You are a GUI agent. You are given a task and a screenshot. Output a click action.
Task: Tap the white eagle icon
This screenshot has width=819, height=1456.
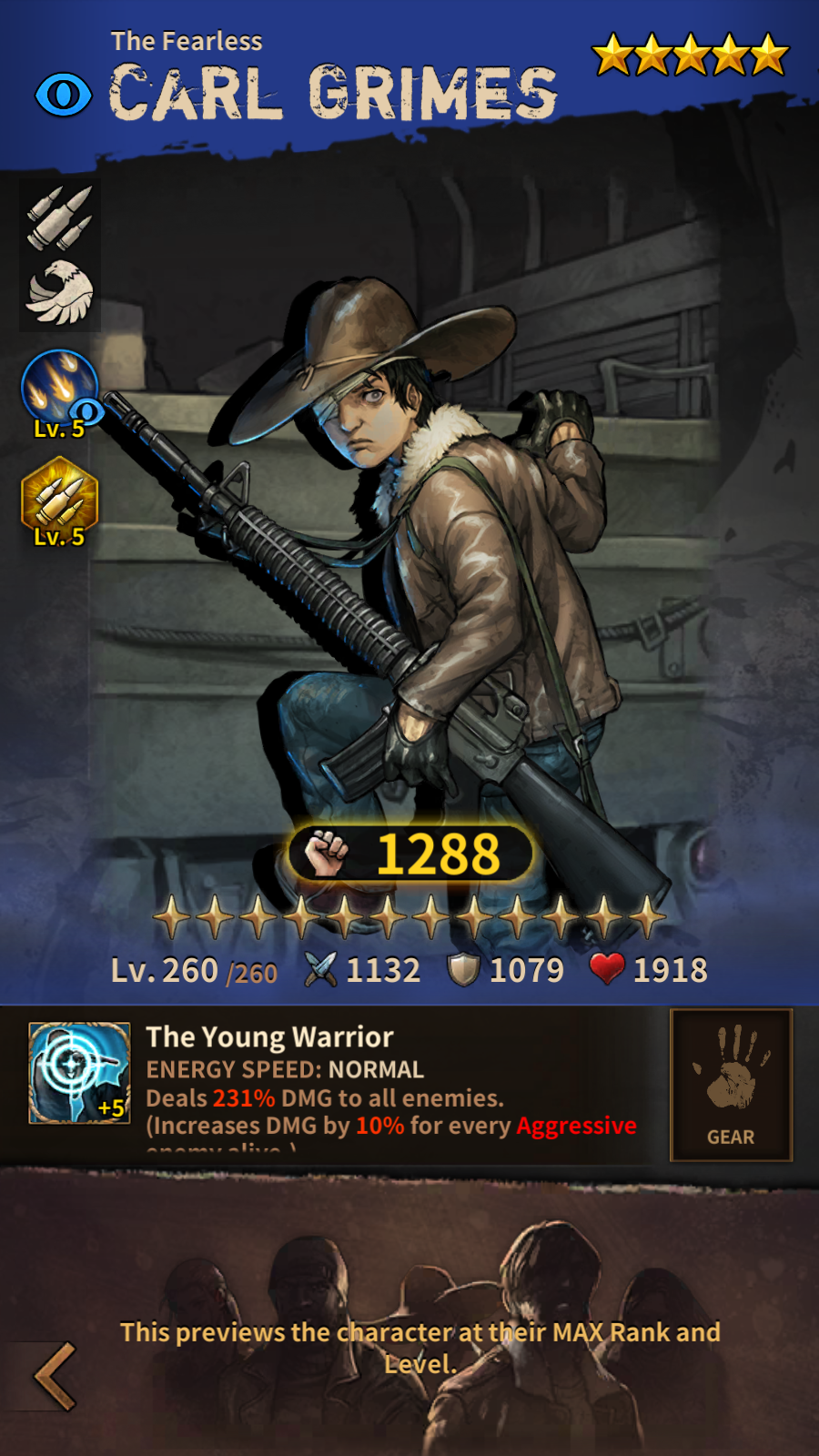60,292
